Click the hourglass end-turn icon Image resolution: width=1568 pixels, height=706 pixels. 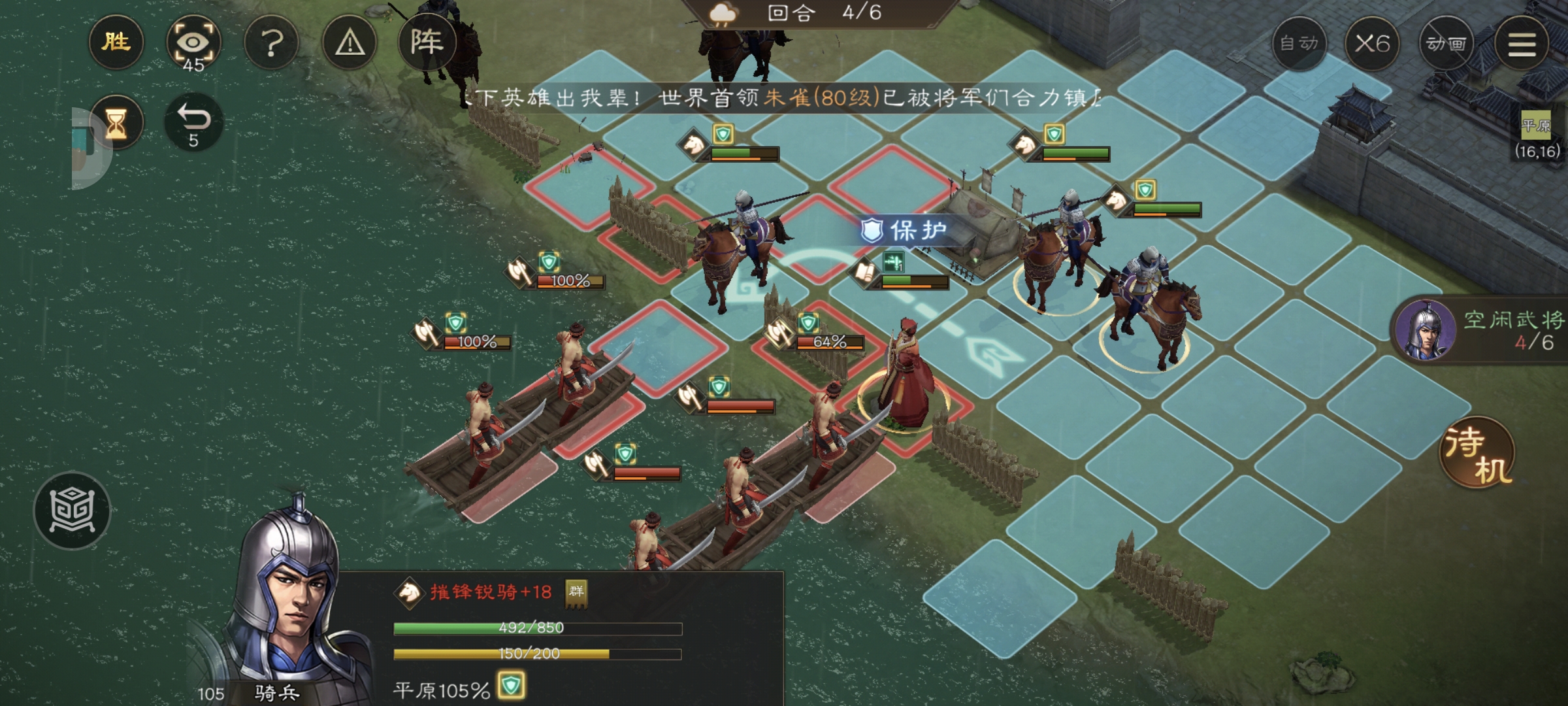[116, 122]
